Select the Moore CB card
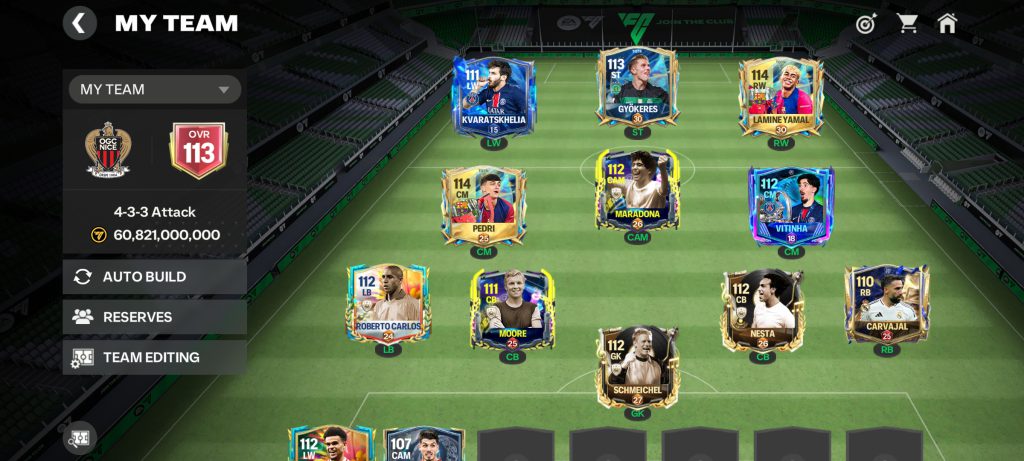 tap(512, 308)
